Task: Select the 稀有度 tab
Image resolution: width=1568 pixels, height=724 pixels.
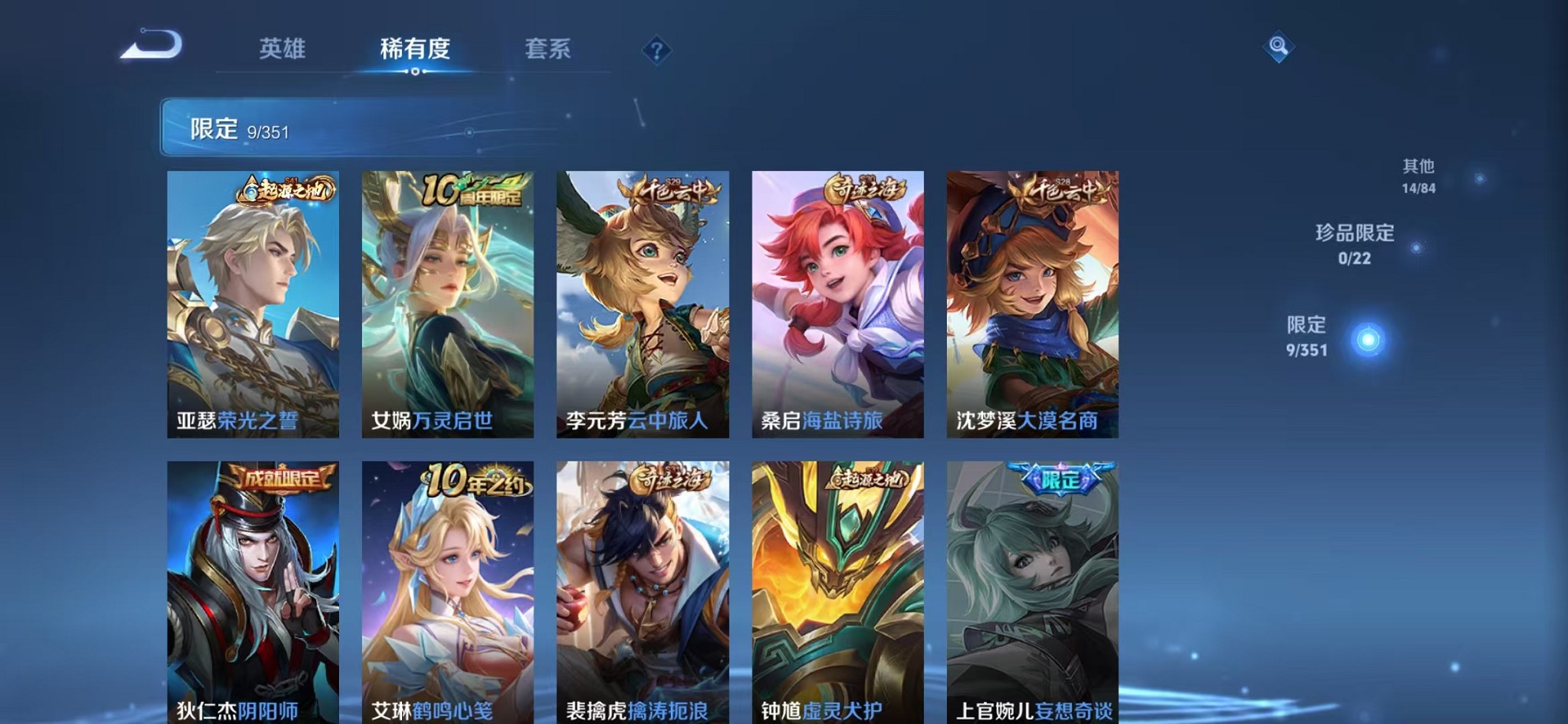Action: pyautogui.click(x=415, y=49)
